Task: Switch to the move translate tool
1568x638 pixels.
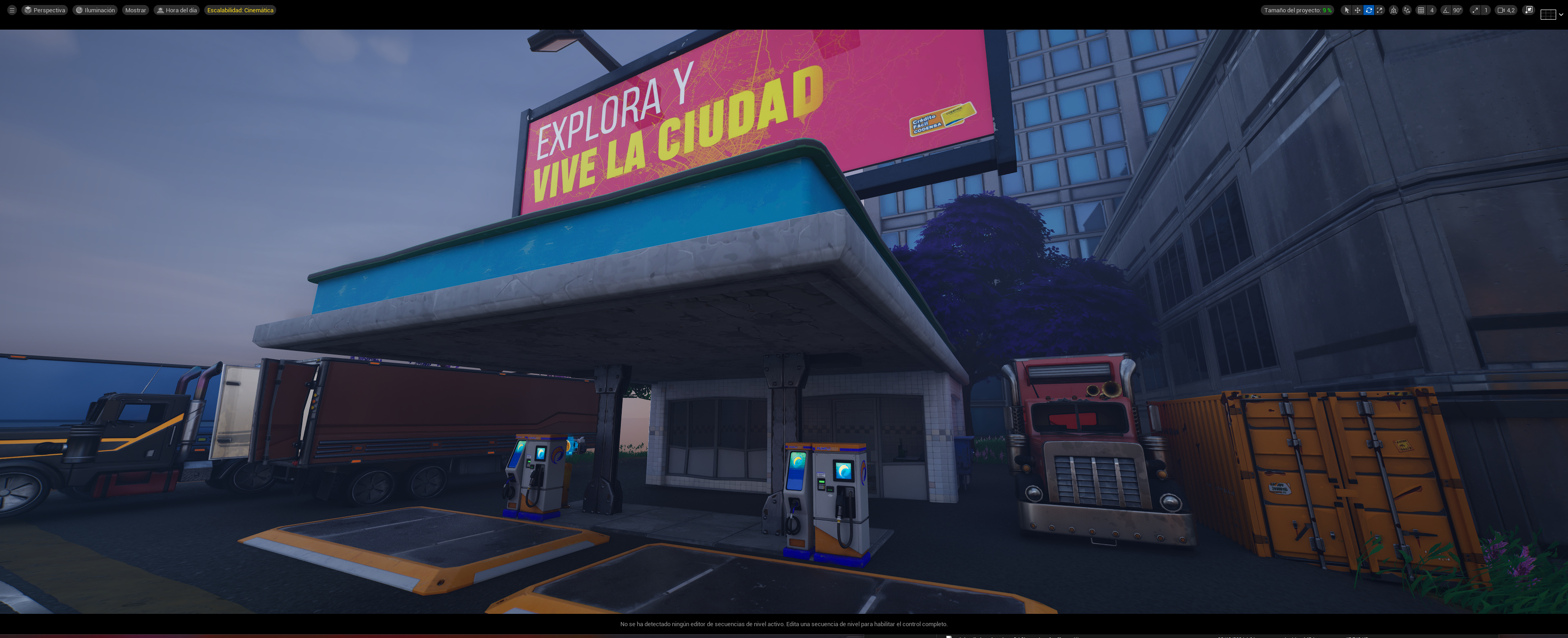Action: [x=1357, y=10]
